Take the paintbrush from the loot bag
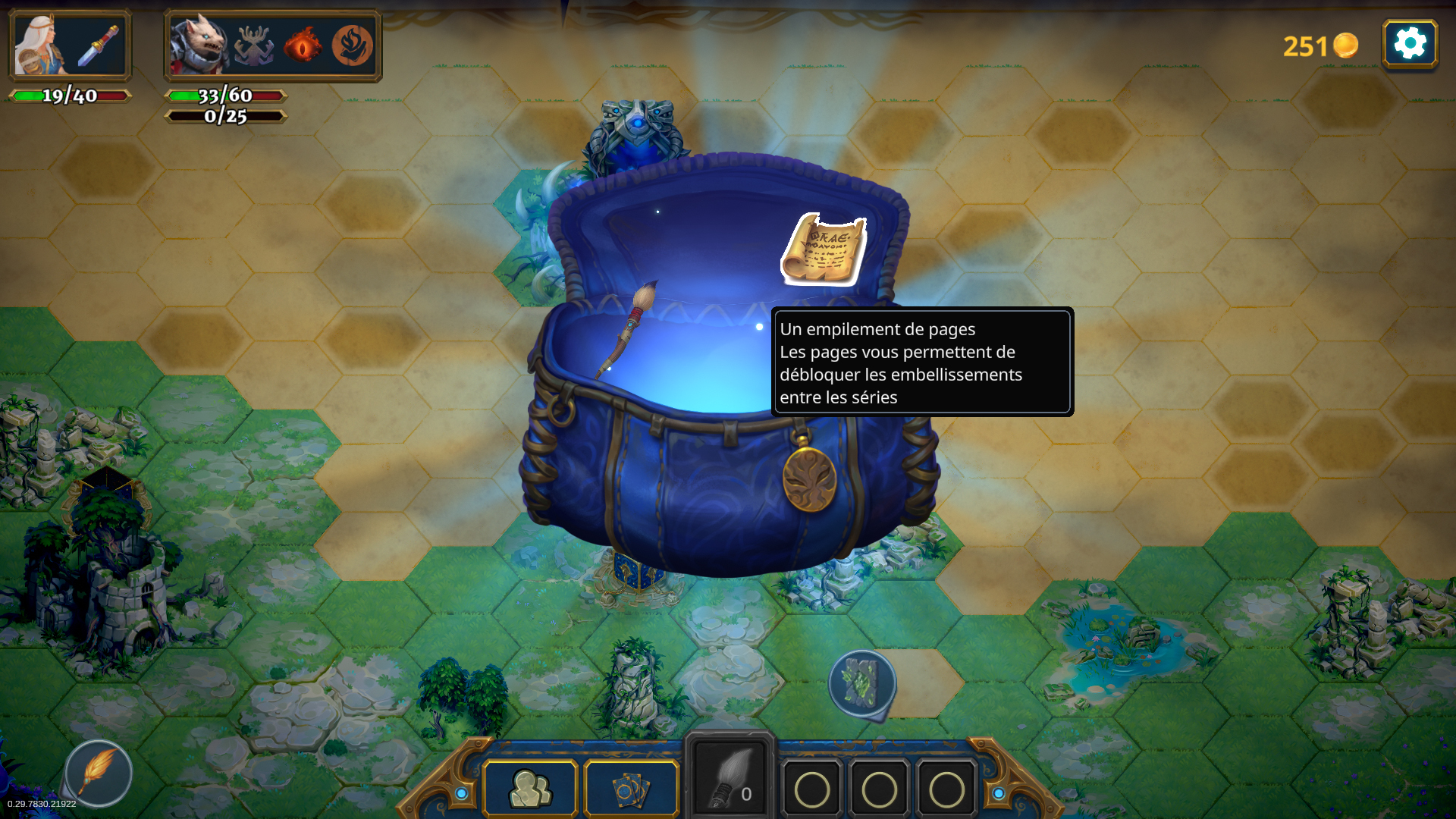Viewport: 1456px width, 819px height. click(629, 328)
